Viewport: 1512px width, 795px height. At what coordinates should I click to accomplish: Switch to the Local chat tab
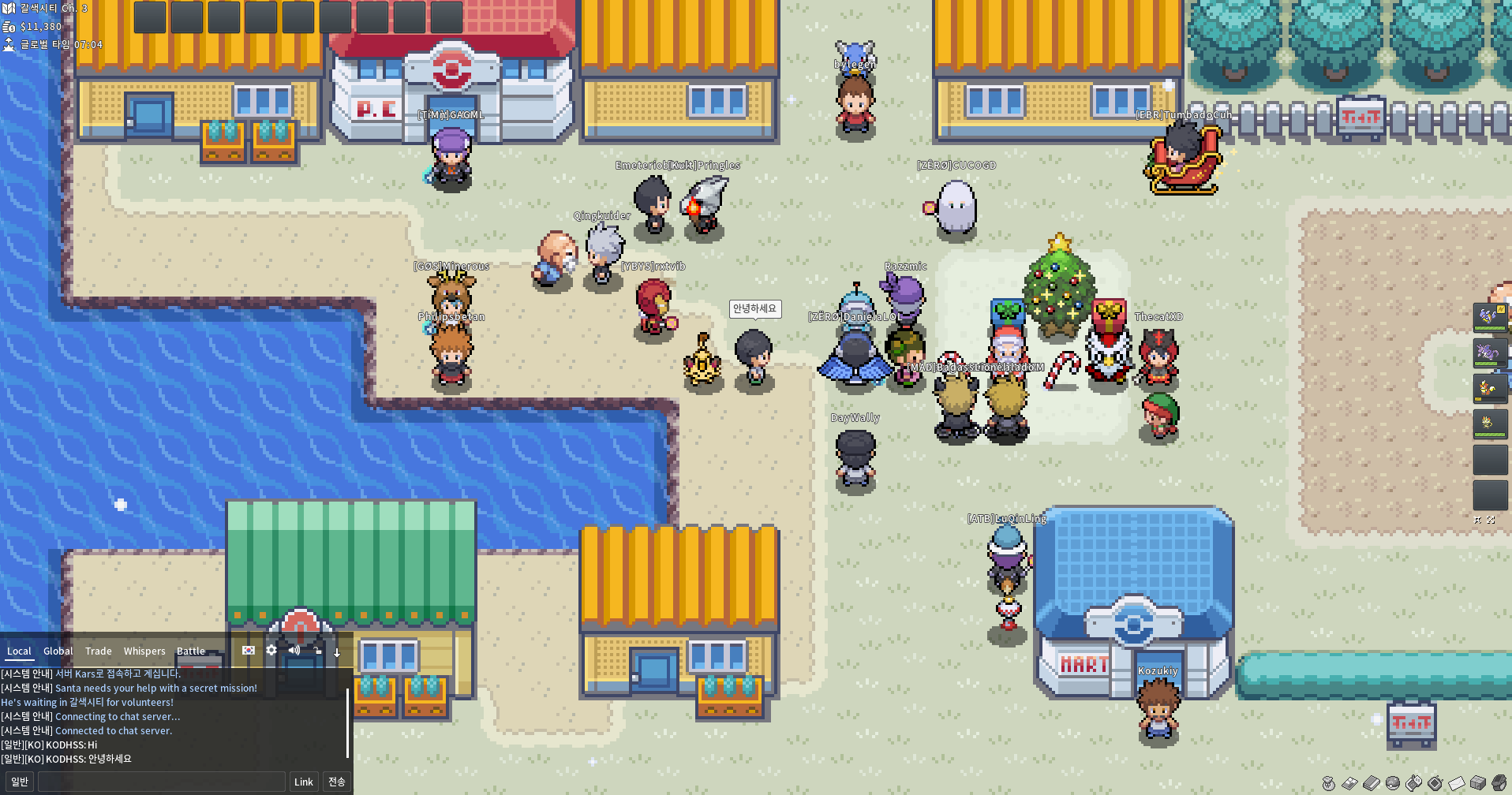[19, 651]
